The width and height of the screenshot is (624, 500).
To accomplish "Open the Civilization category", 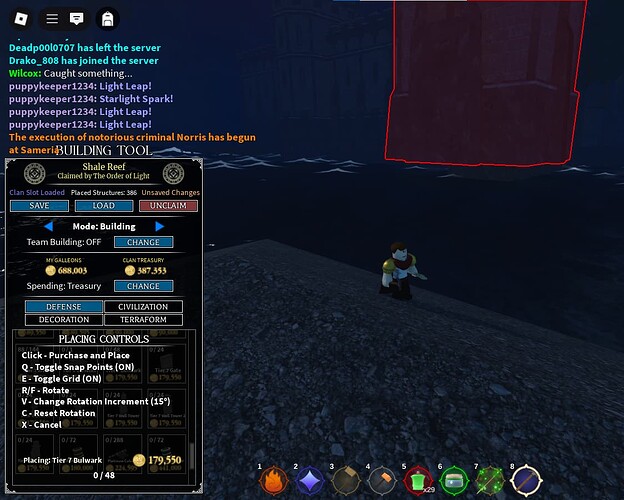I will pos(143,307).
